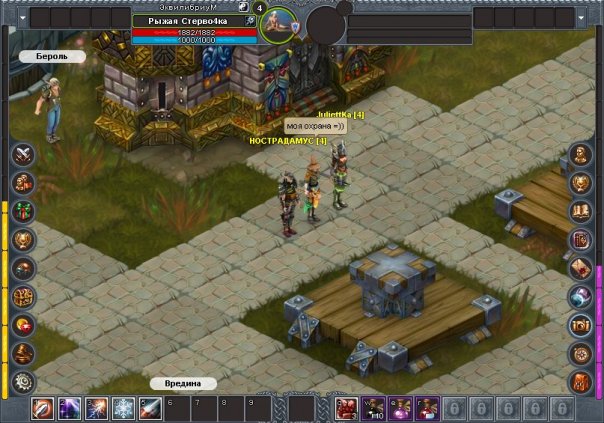
Task: Open the gear settings icon
Action: [x=23, y=382]
